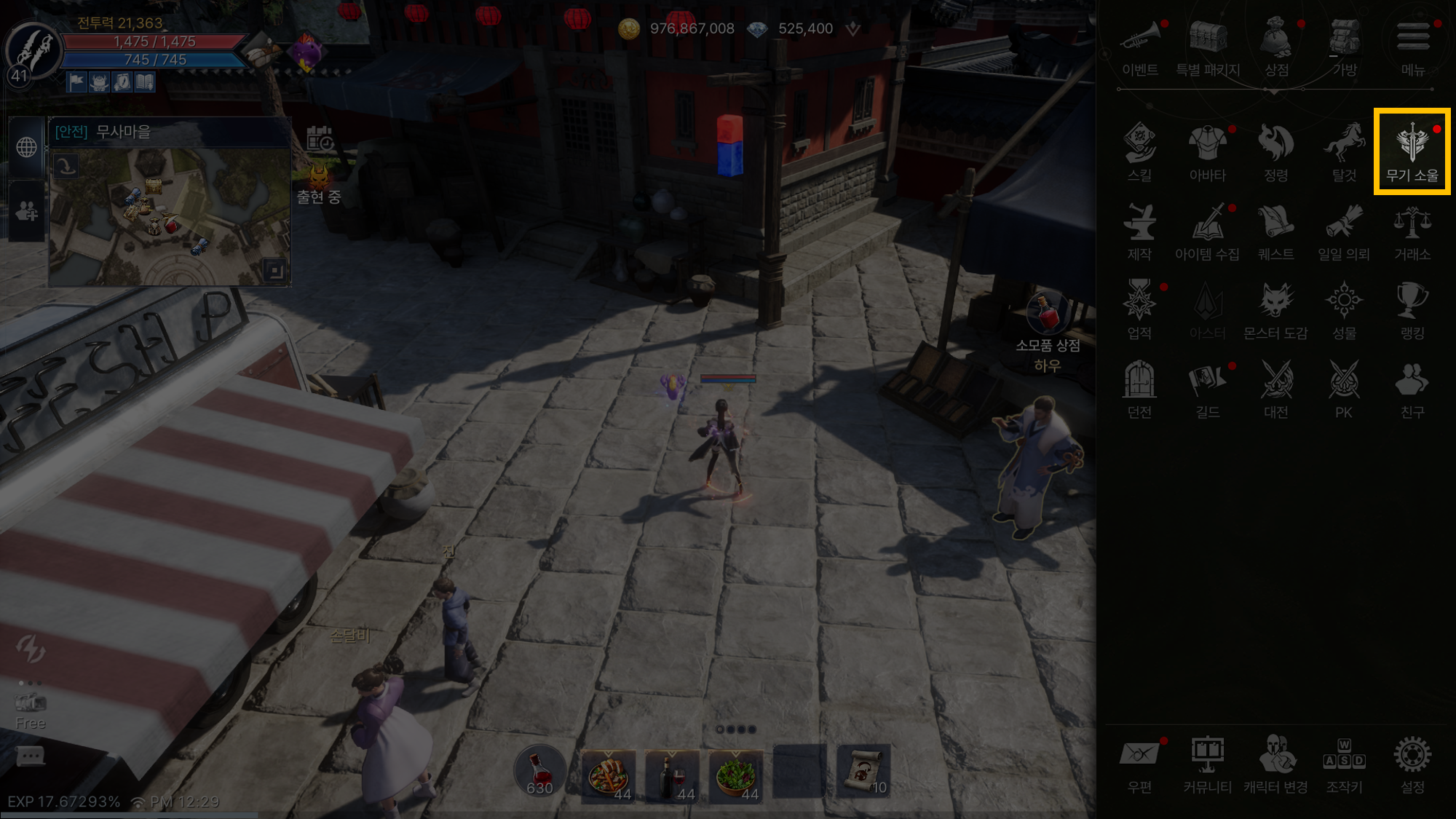Screen dimensions: 1456x819
Task: Enter the 던전 dungeon menu
Action: pos(1139,388)
